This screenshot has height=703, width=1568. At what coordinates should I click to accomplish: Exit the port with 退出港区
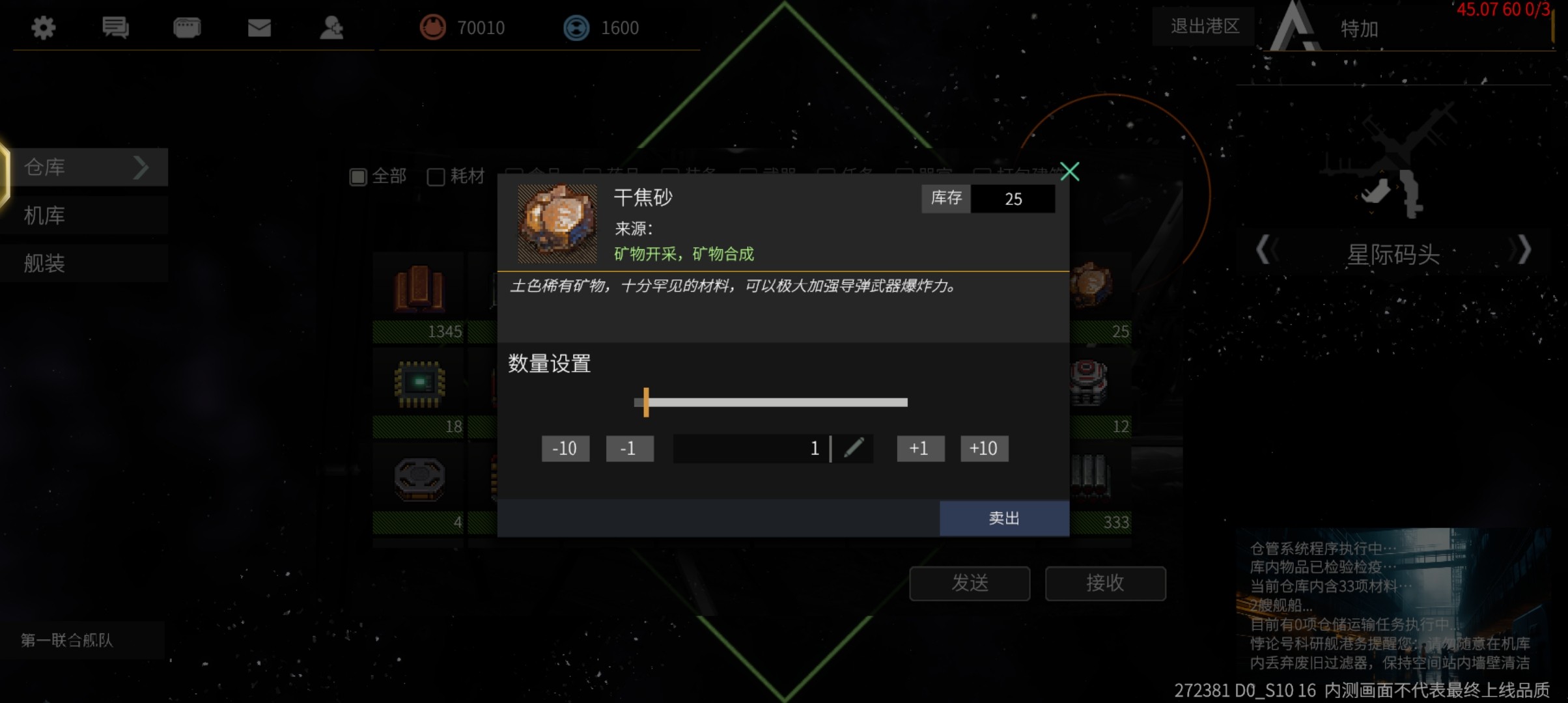point(1204,26)
